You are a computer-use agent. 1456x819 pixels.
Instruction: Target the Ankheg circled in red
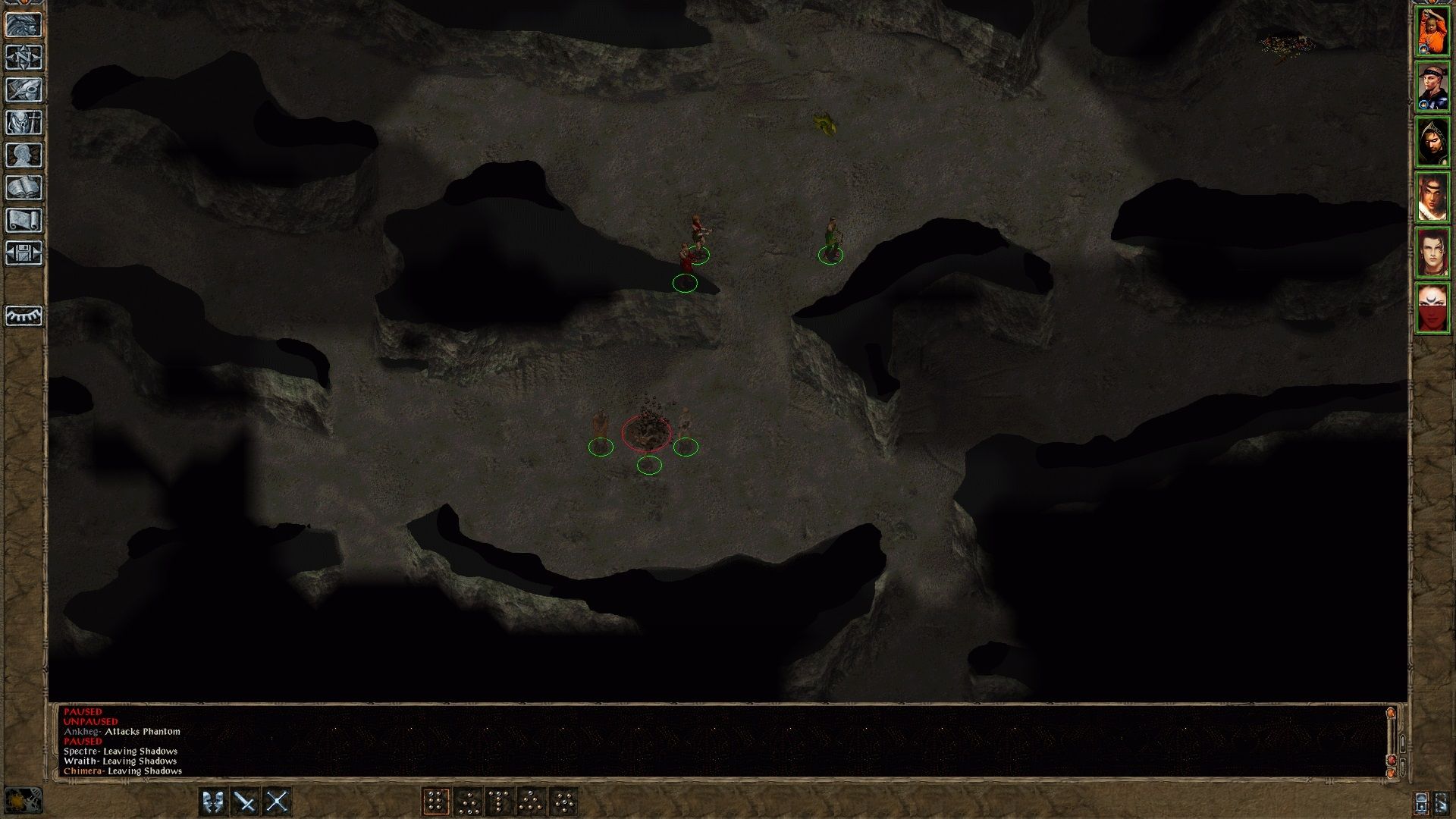tap(647, 434)
